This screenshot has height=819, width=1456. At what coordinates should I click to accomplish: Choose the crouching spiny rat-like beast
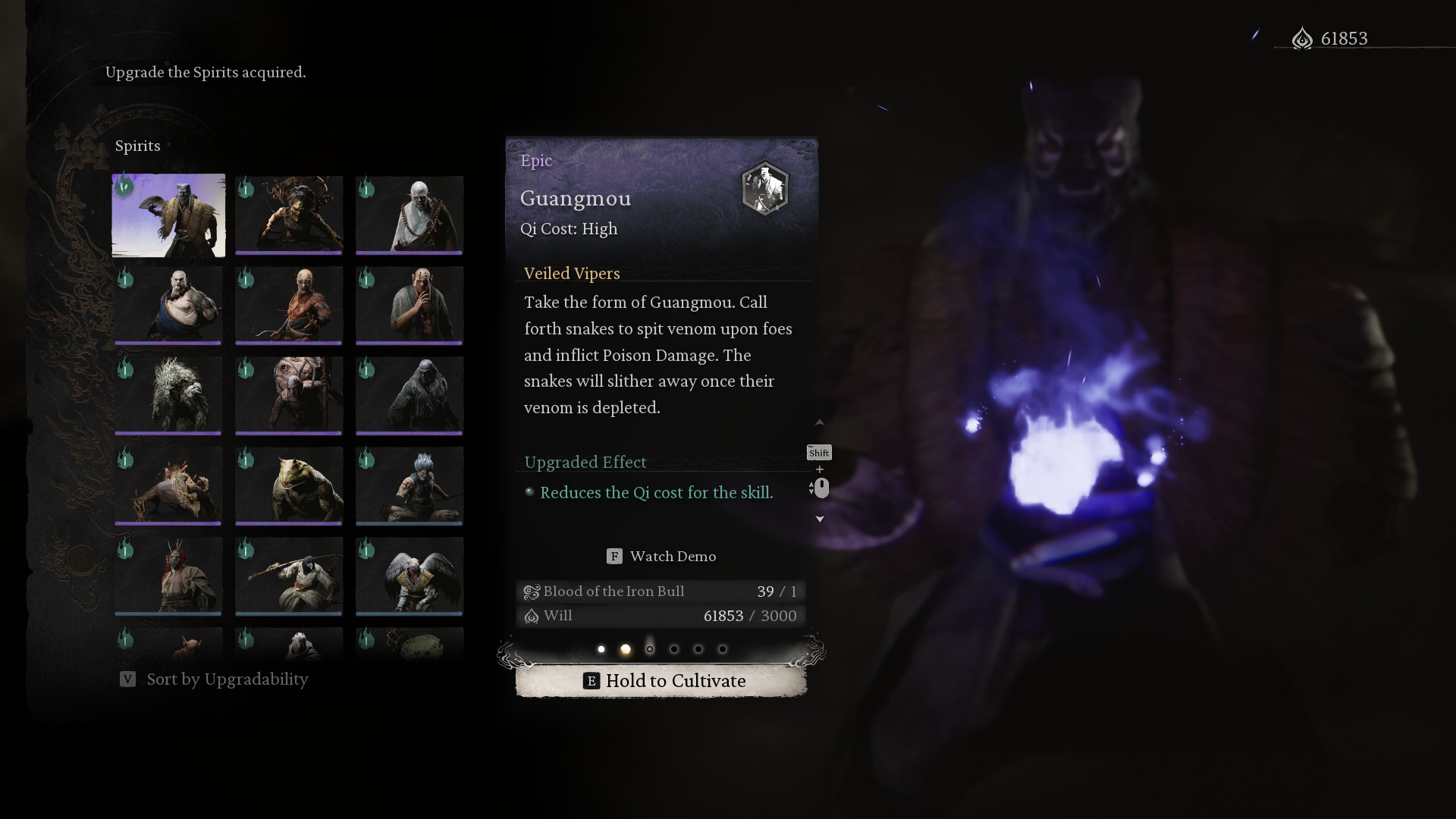pyautogui.click(x=168, y=485)
